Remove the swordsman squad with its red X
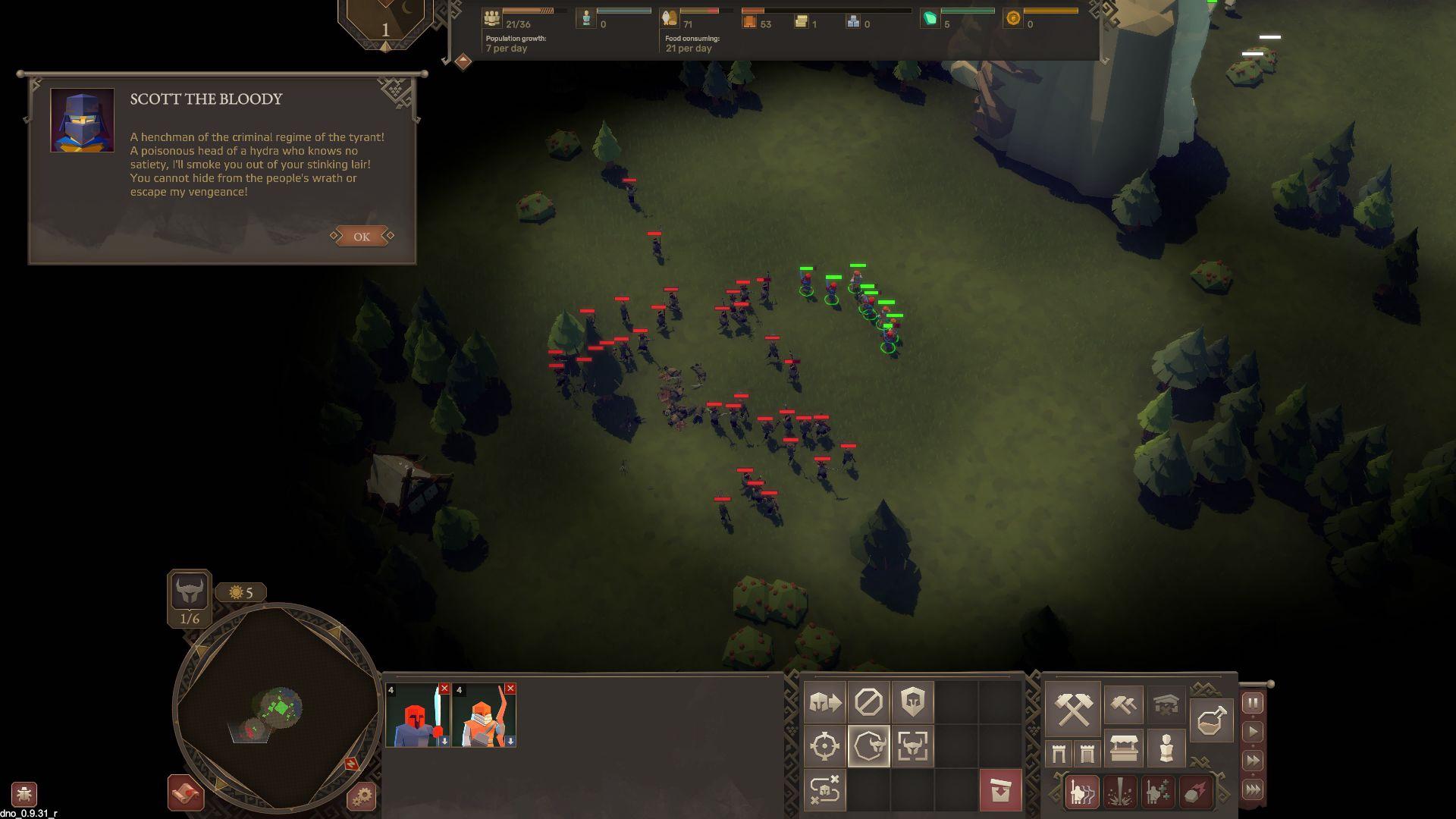Screen dimensions: 1456x819 pyautogui.click(x=444, y=689)
